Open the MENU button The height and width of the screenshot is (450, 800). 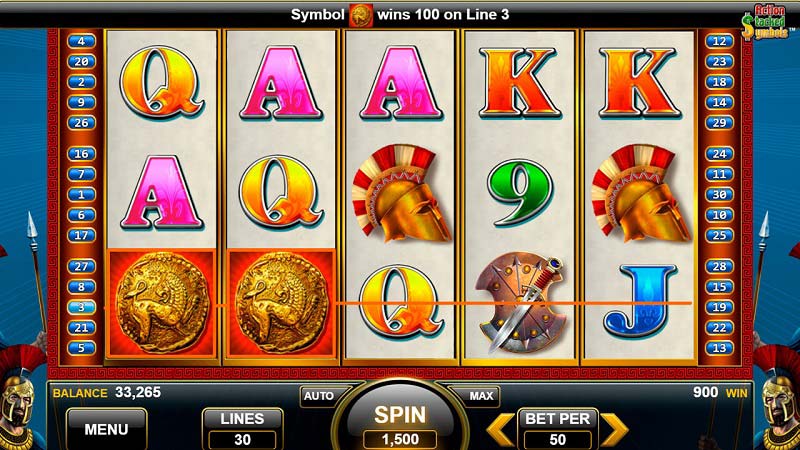106,429
